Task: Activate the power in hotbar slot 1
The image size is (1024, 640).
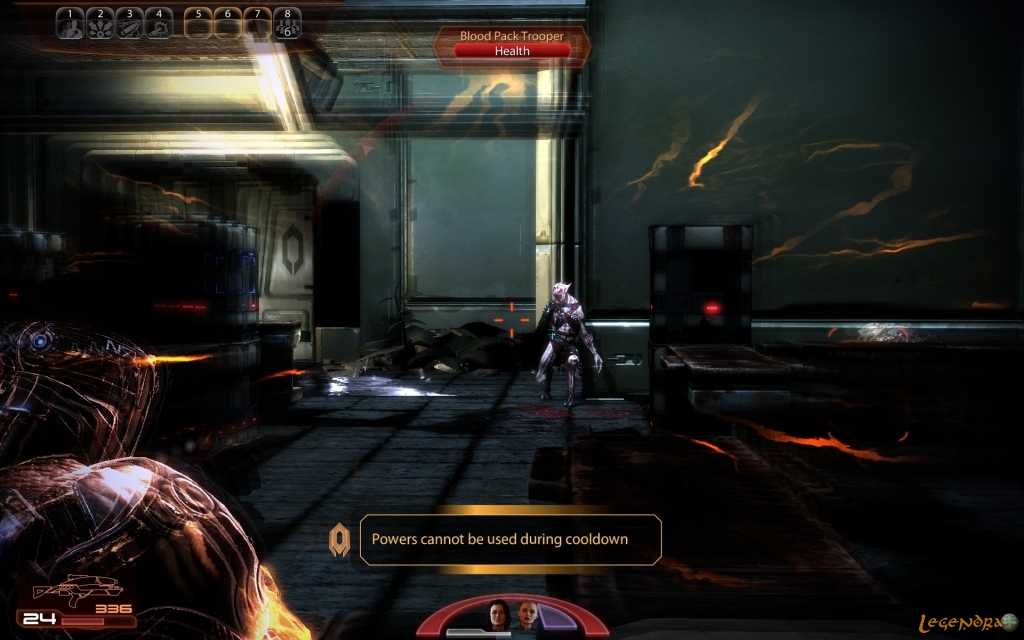Action: [70, 24]
